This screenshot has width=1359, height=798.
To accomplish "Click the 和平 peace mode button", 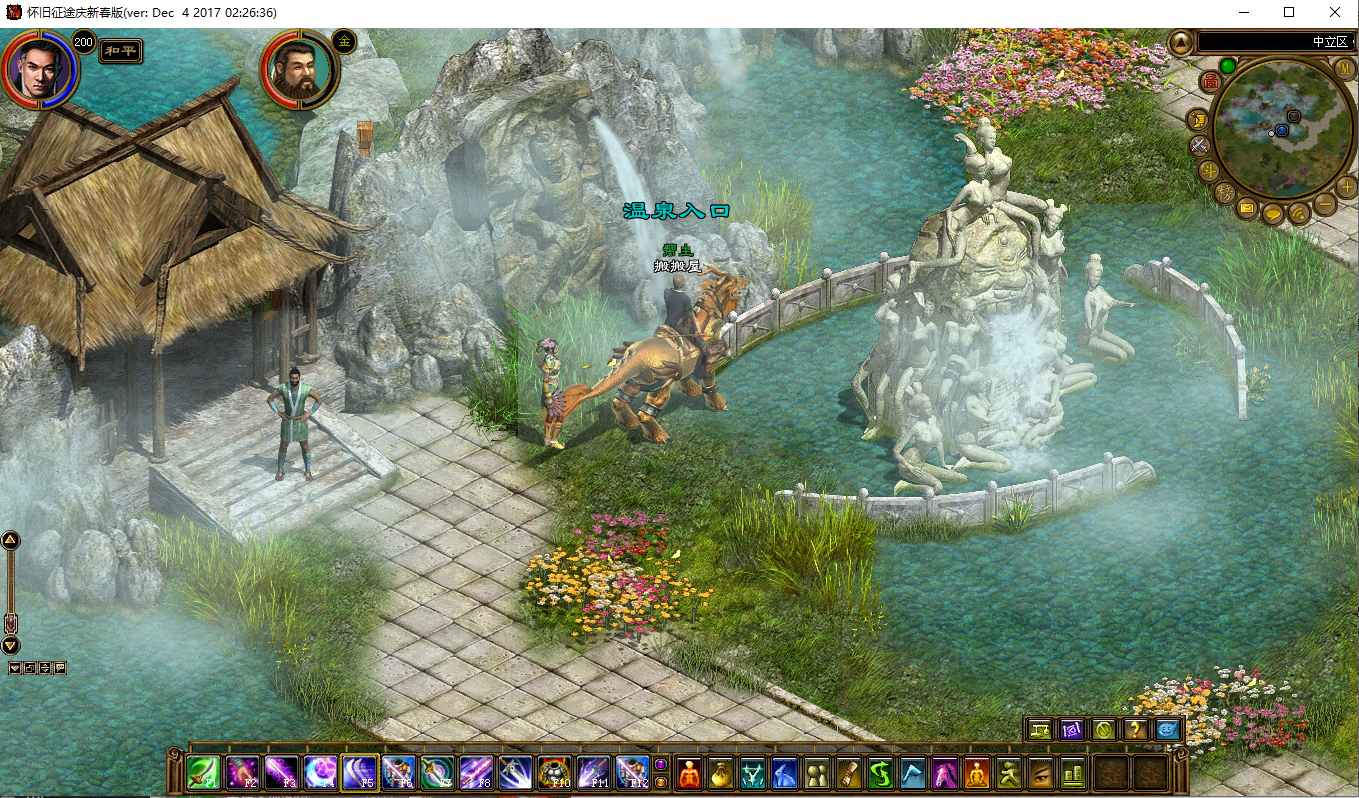I will click(121, 51).
